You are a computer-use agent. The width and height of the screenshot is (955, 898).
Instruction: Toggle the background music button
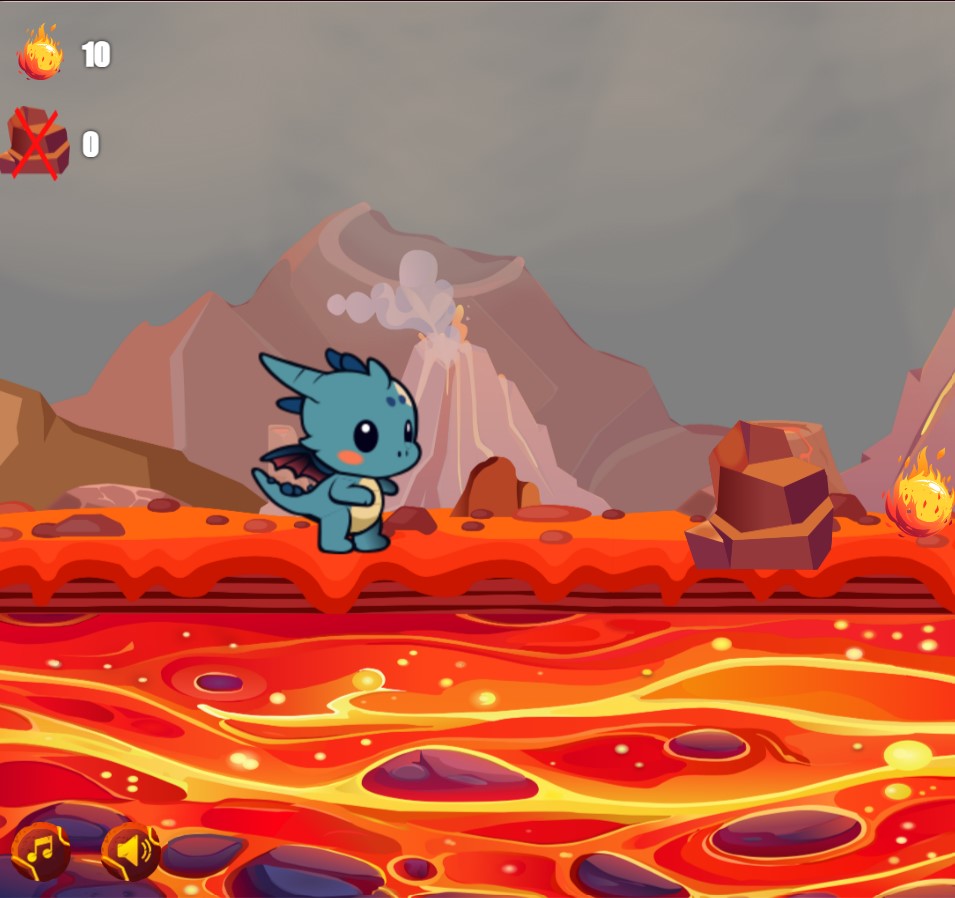point(41,852)
